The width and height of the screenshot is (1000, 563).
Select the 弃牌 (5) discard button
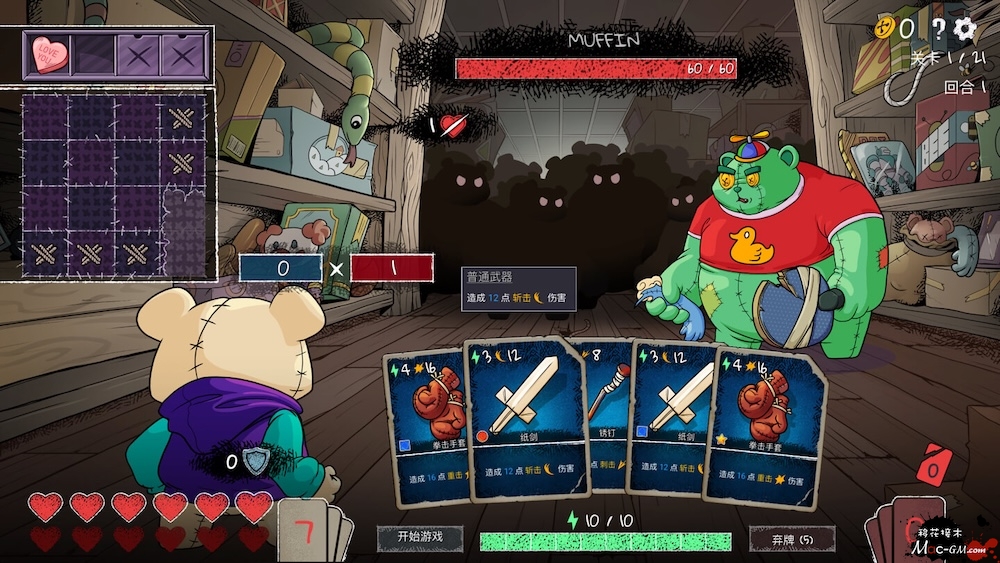pyautogui.click(x=792, y=538)
